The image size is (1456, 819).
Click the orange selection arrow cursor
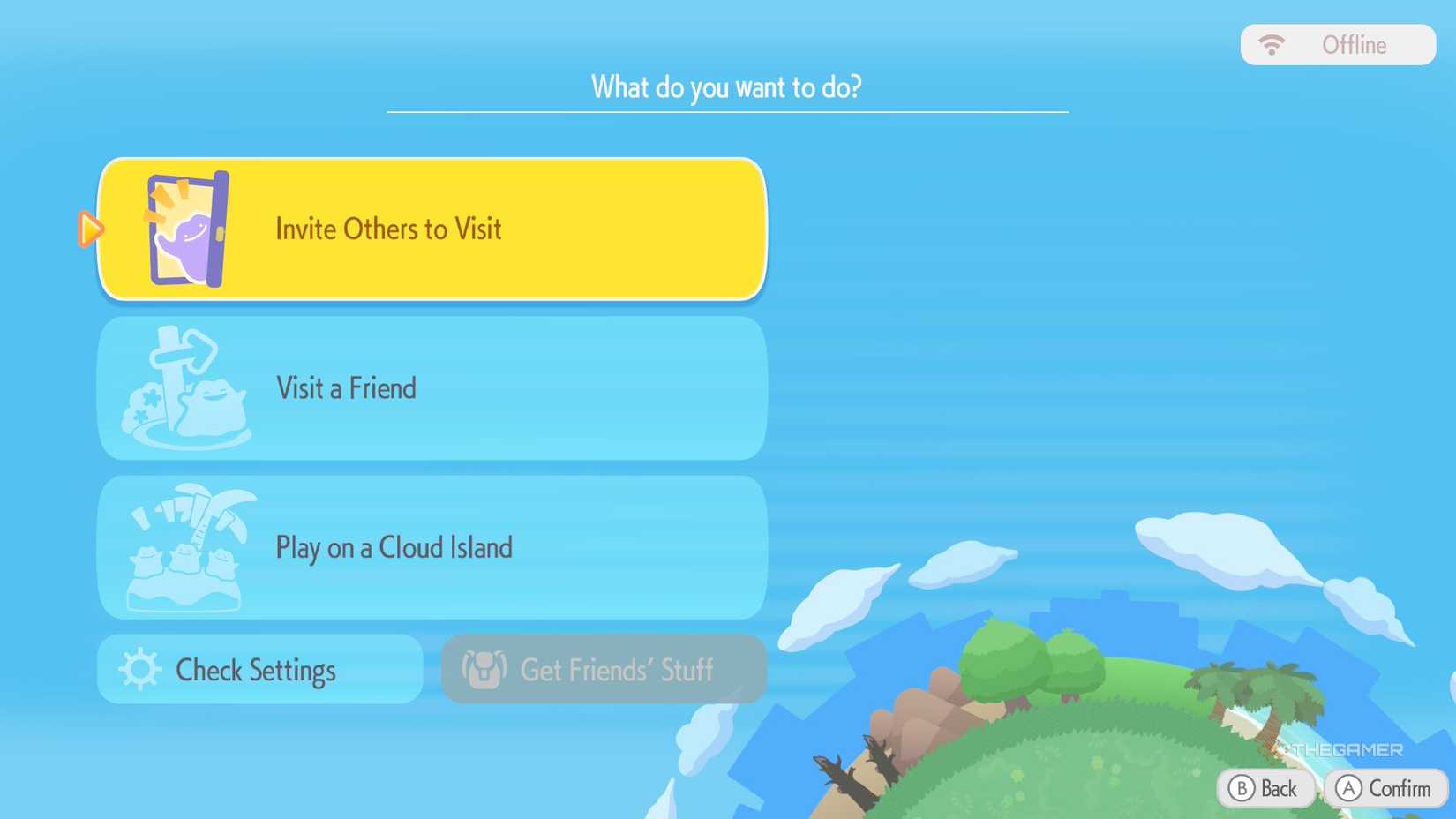[91, 229]
